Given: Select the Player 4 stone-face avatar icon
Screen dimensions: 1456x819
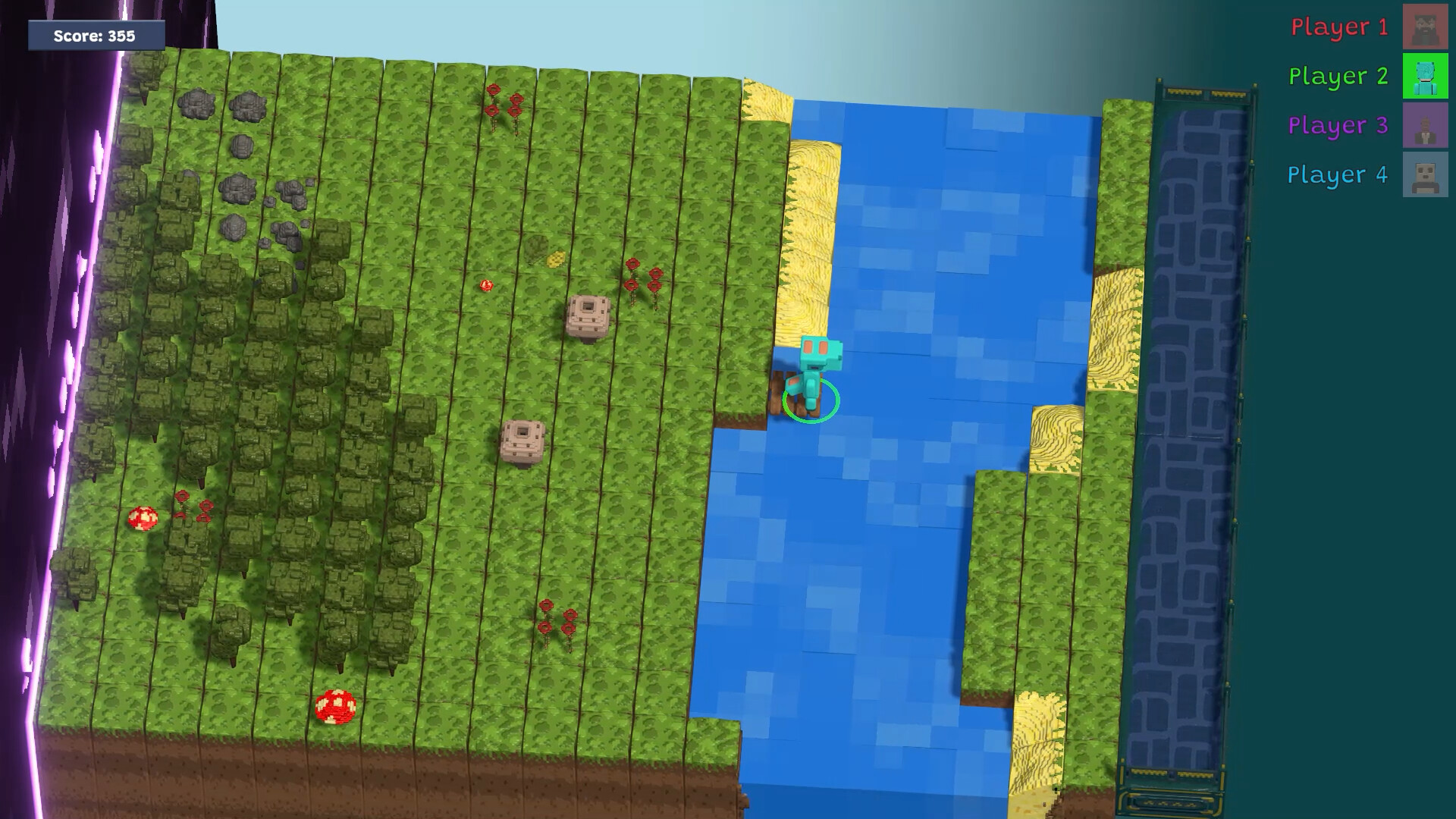Looking at the screenshot, I should point(1426,174).
